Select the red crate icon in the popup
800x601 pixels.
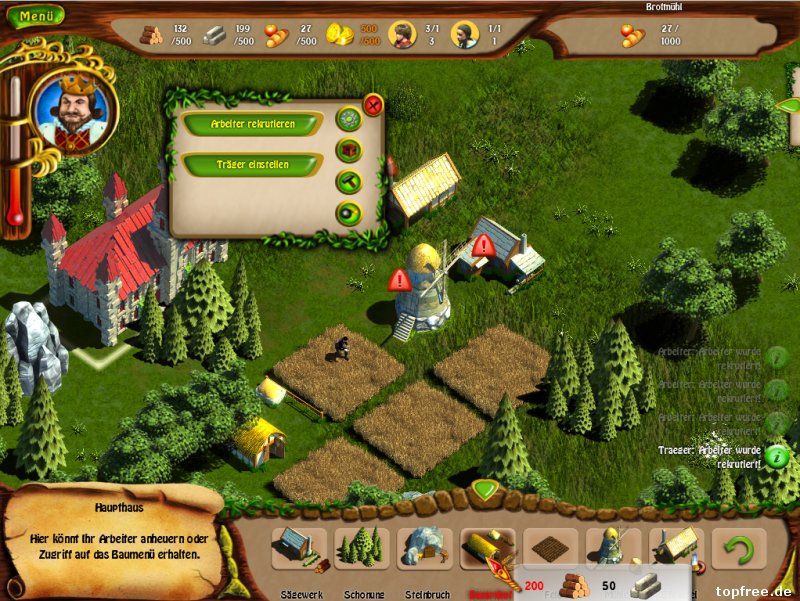(348, 151)
